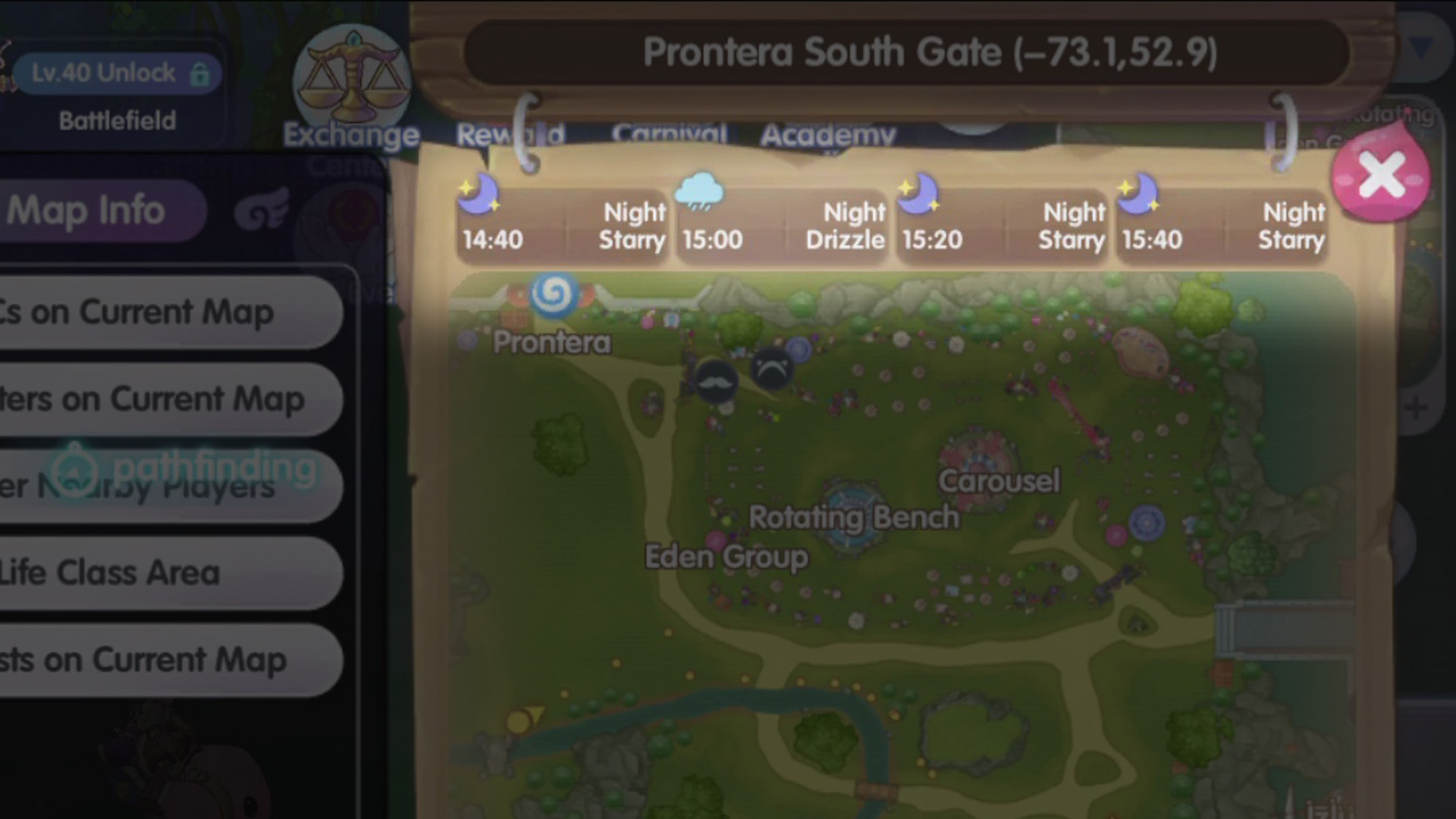1456x819 pixels.
Task: Select the Carousel location on map
Action: click(998, 480)
